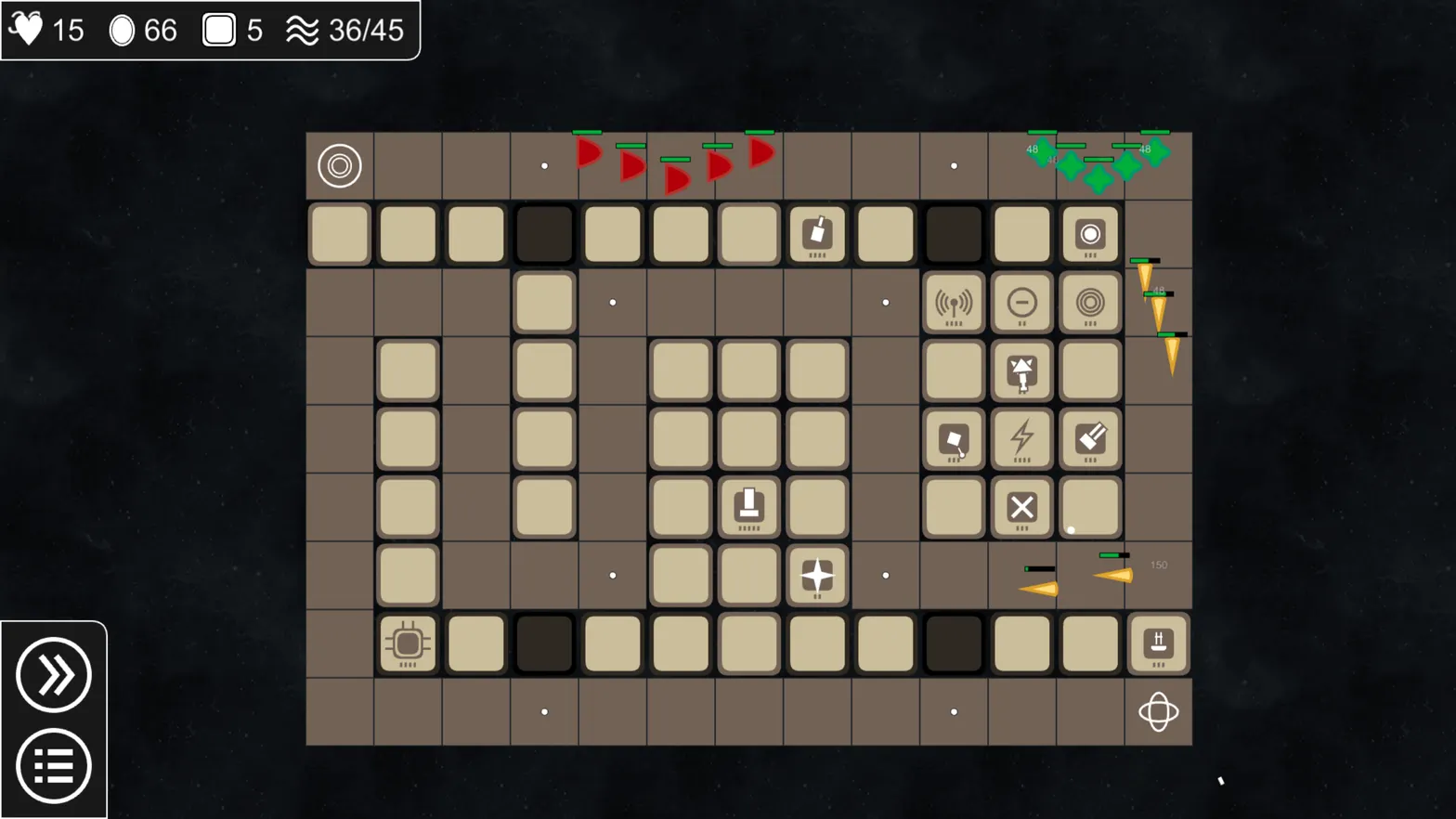
Task: Click the swinging mine tower
Action: 954,439
